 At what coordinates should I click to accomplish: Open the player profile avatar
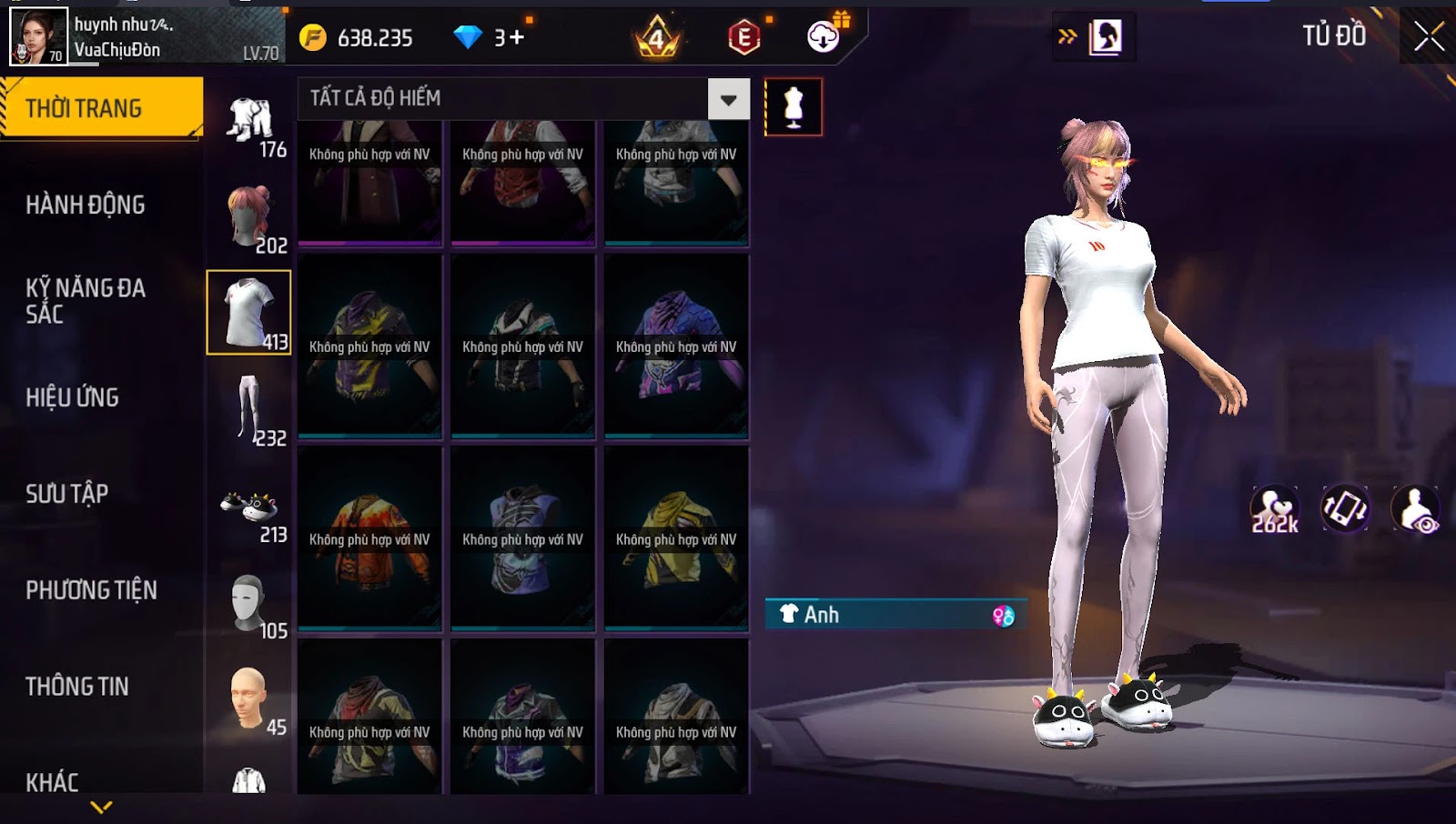[38, 36]
